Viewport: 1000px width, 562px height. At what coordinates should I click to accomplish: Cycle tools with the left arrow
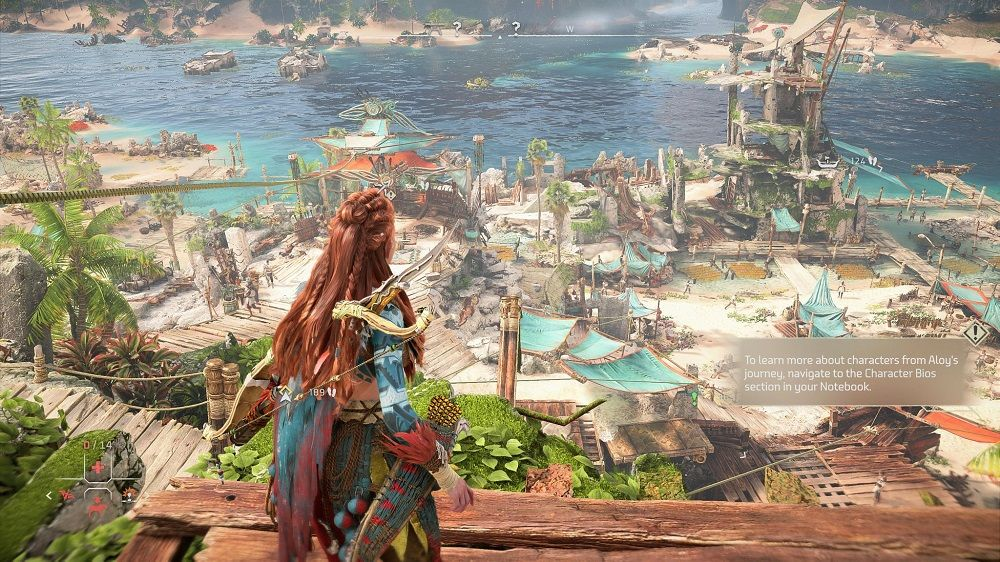[x=50, y=494]
